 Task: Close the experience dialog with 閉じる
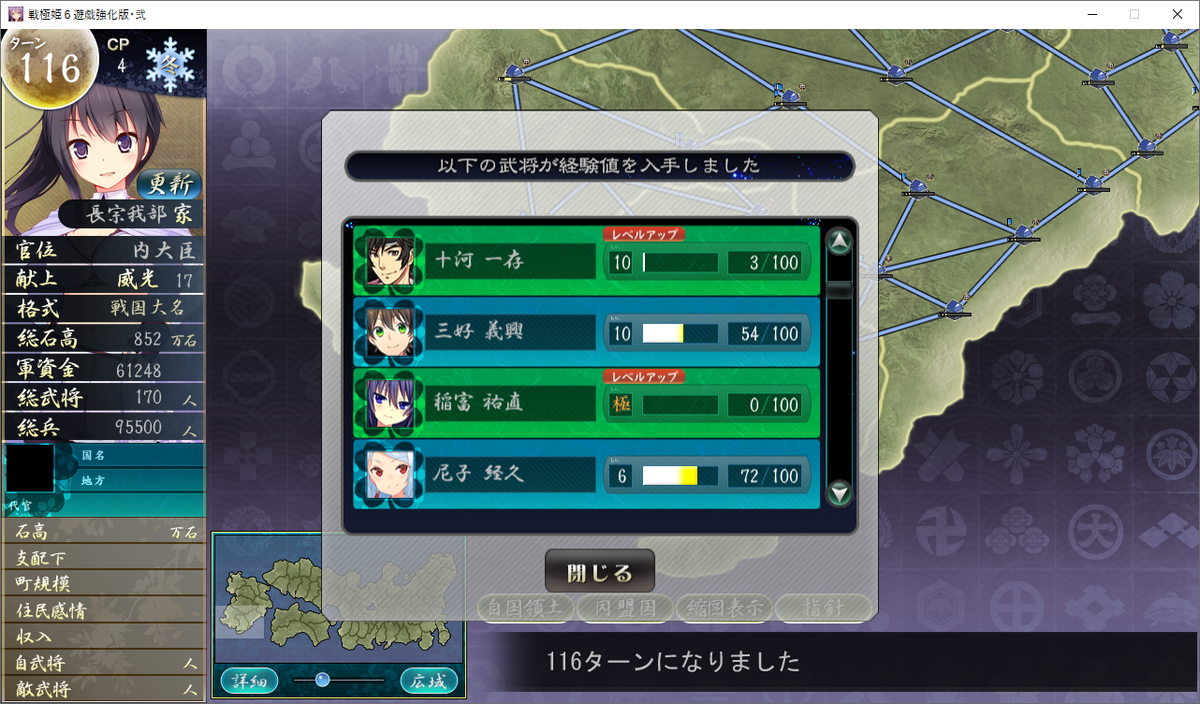600,573
